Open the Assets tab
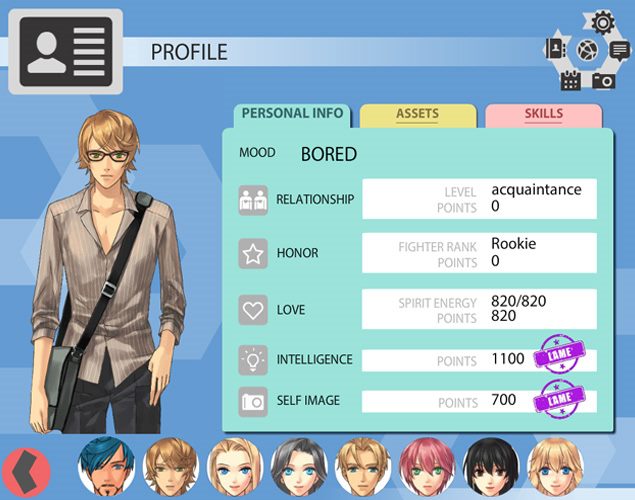 coord(417,115)
